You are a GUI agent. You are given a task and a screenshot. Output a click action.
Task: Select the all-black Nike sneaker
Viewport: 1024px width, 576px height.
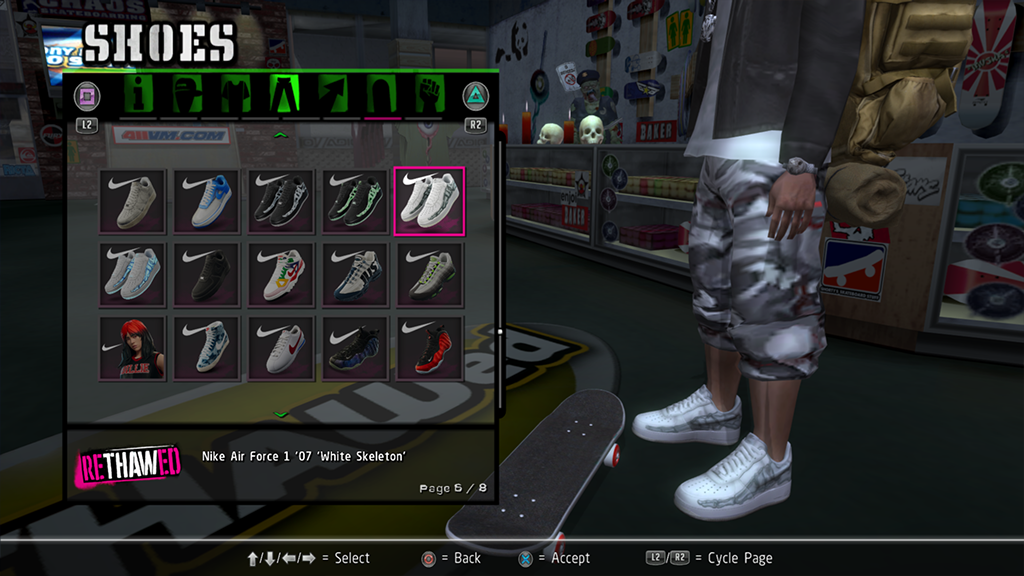[x=208, y=274]
